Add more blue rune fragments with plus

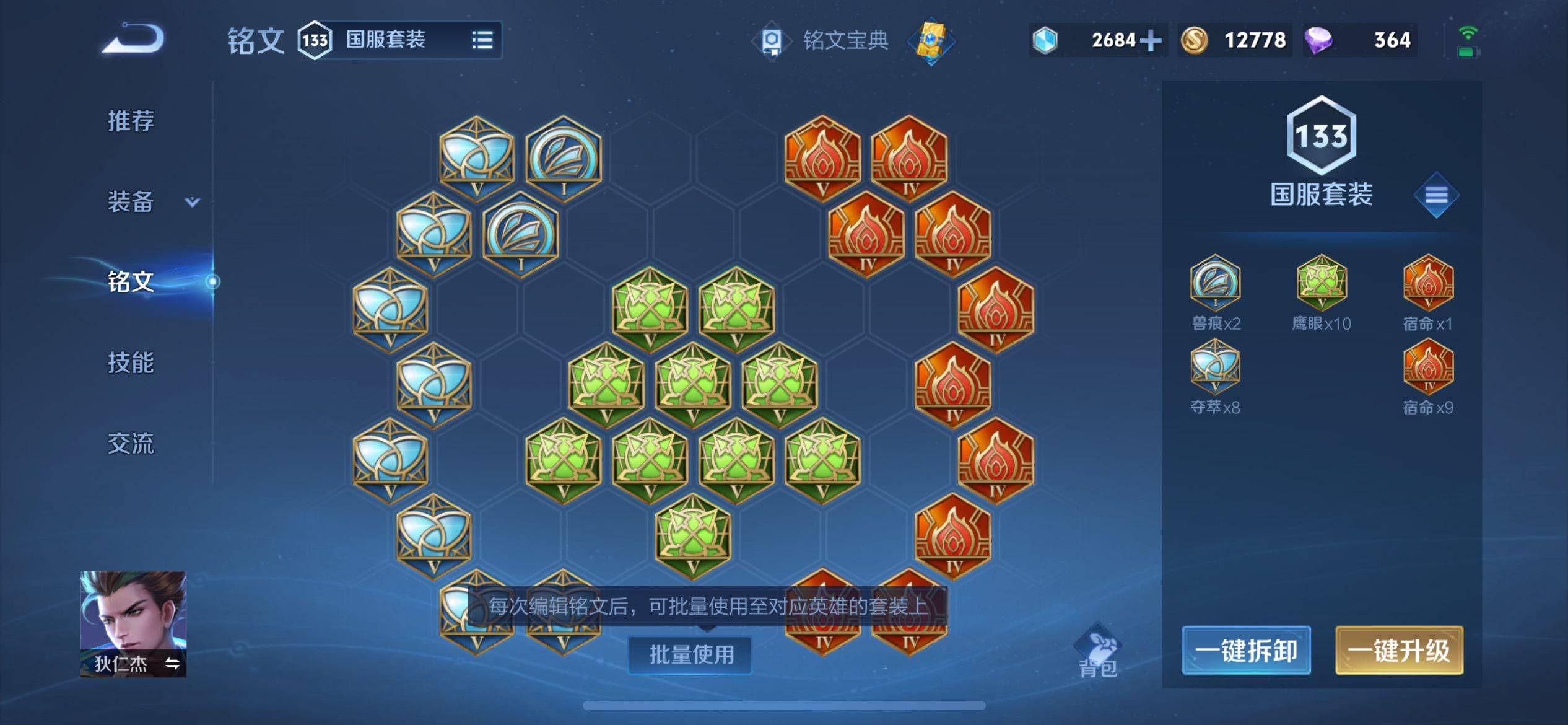(x=1150, y=40)
